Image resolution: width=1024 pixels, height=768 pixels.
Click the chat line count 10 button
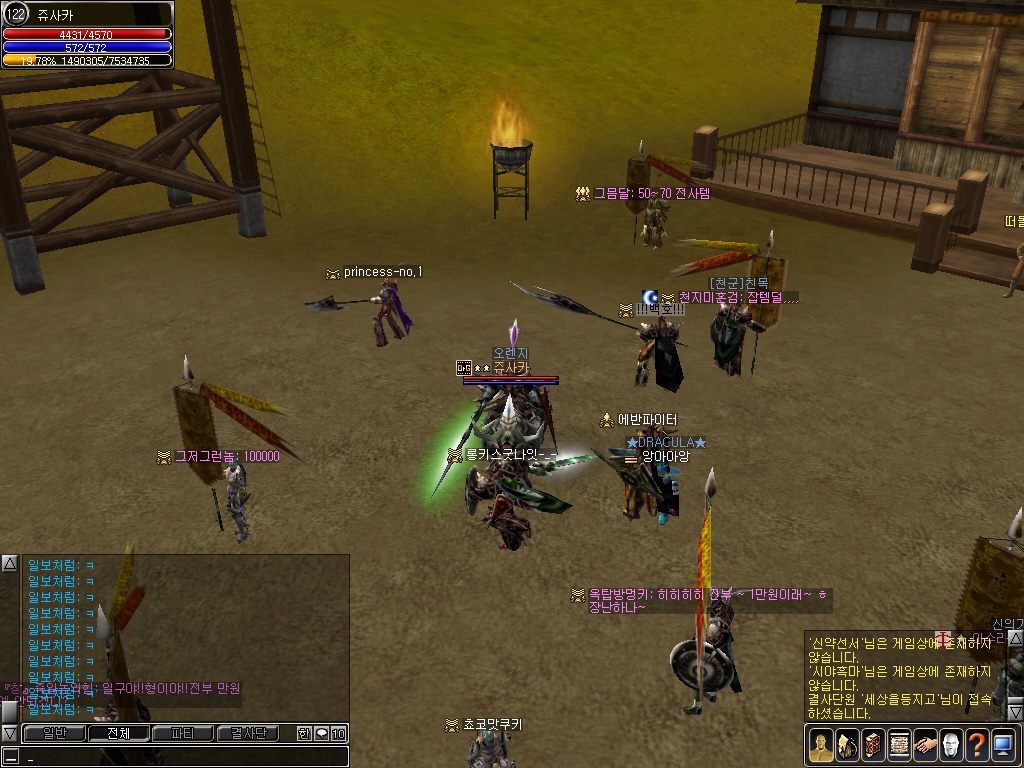pos(339,734)
